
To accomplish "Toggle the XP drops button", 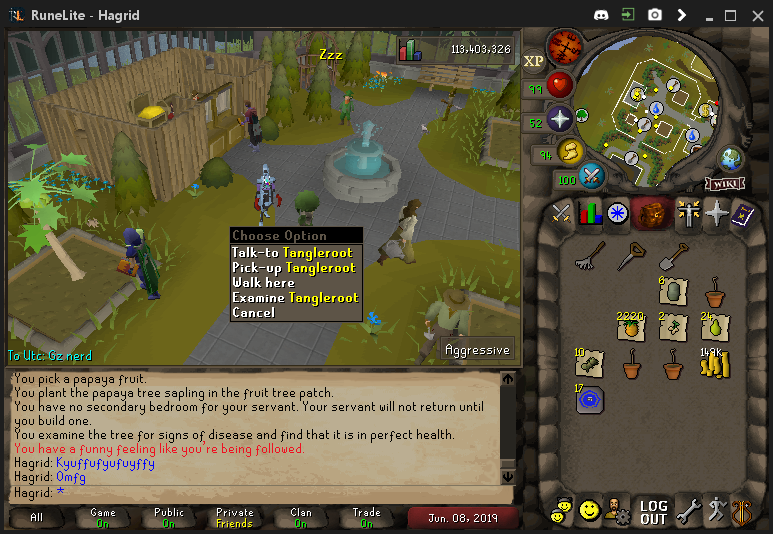I will [x=533, y=60].
